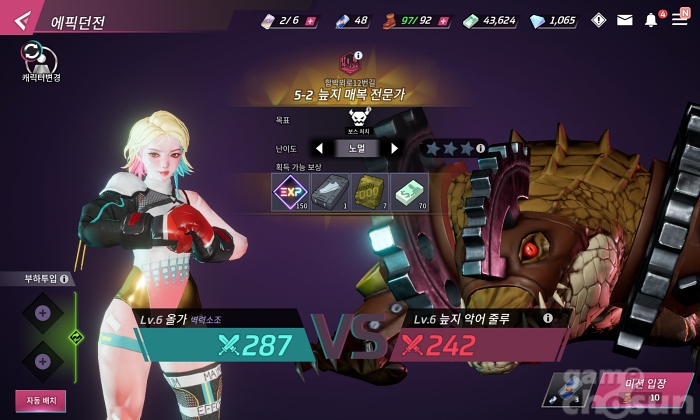Show enemy boss info beside 늪지 악어 줄루
The image size is (700, 420).
click(x=547, y=318)
